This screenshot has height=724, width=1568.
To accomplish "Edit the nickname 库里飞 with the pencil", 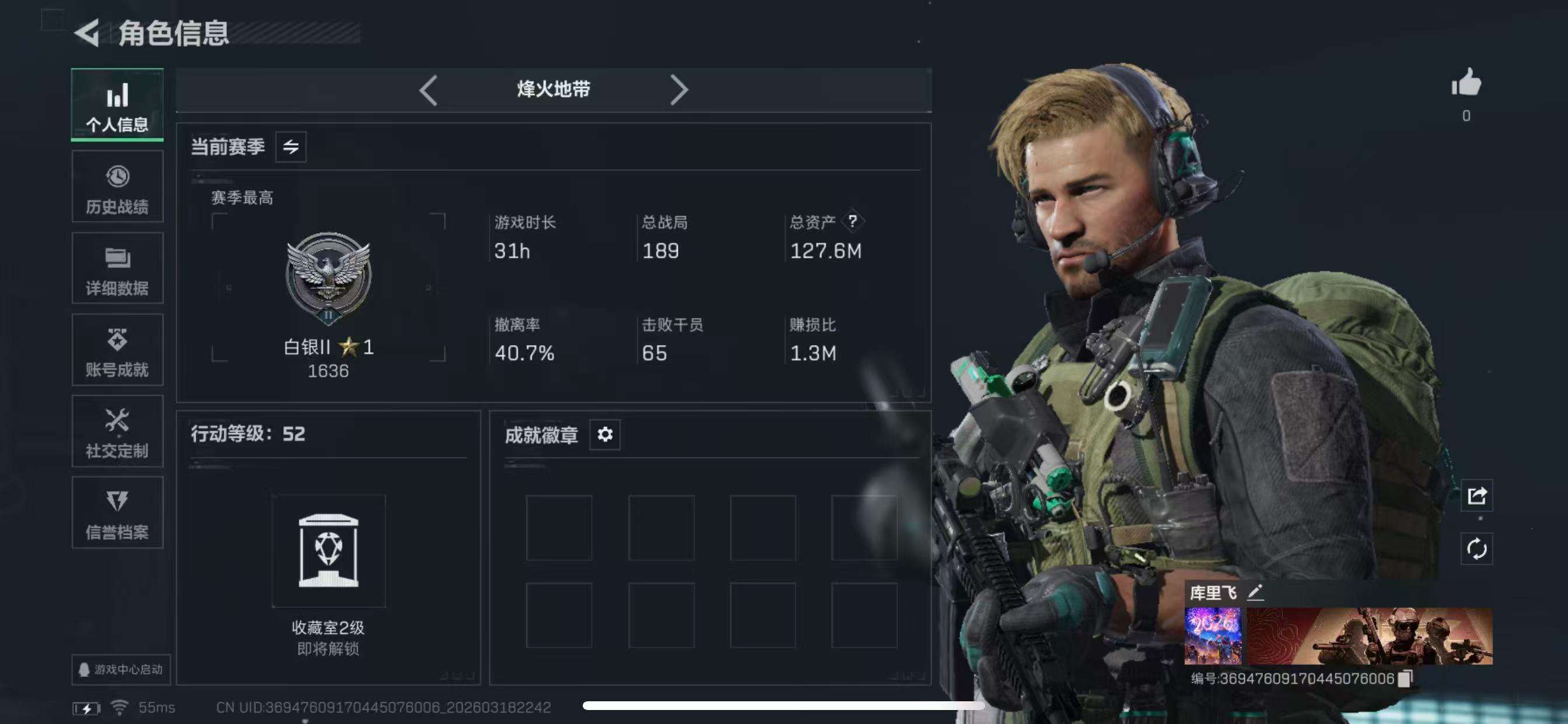I will [1255, 592].
